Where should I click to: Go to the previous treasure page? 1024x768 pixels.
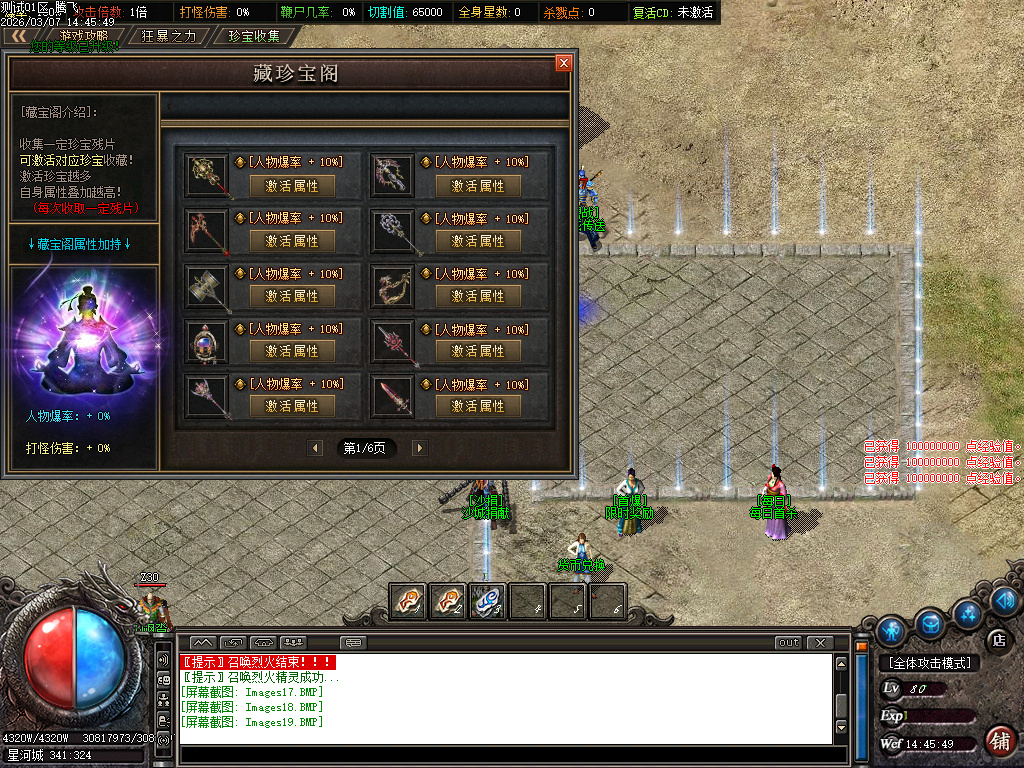coord(316,448)
